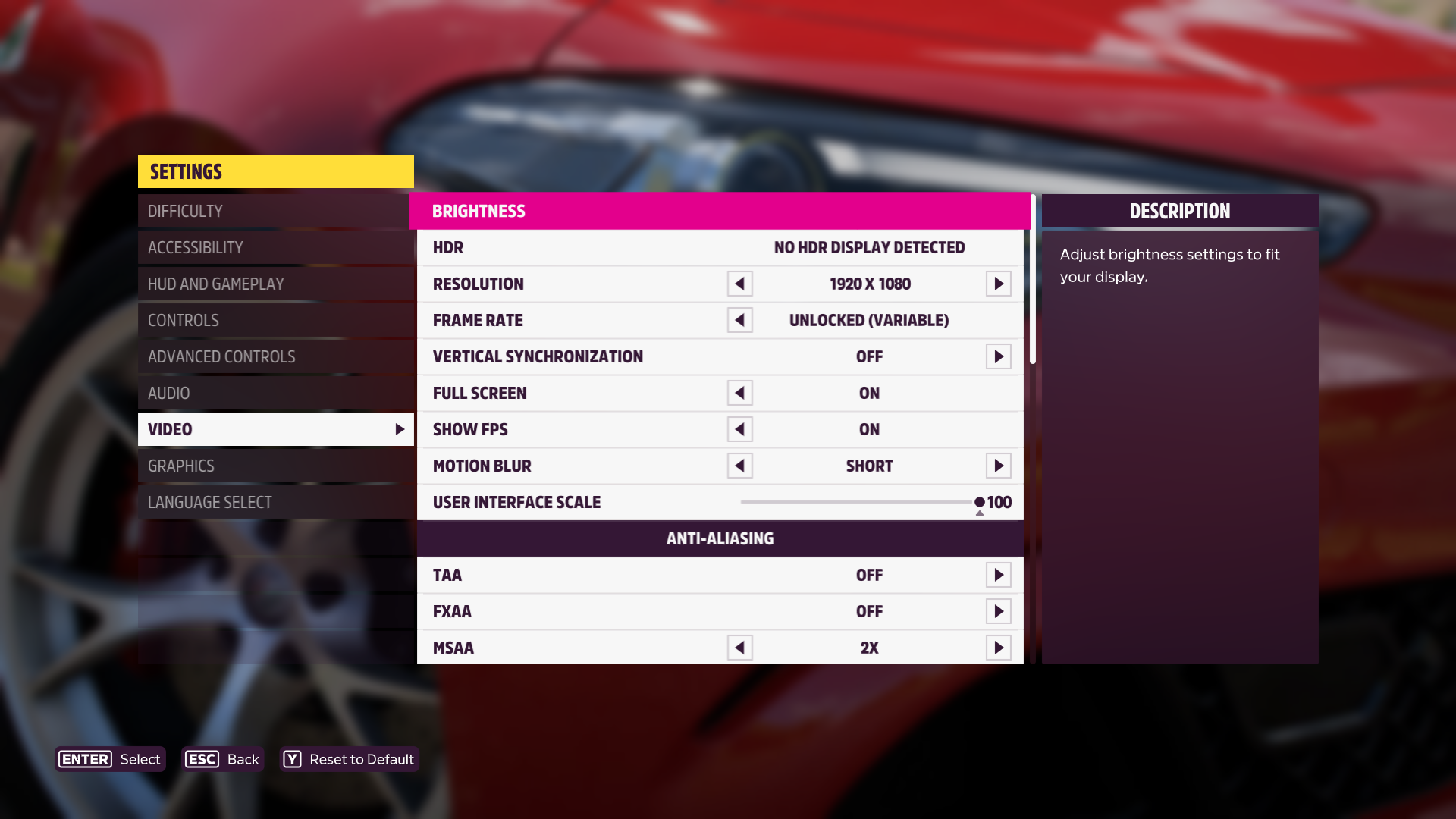Lower resolution with the left arrow
The image size is (1456, 819).
click(739, 284)
